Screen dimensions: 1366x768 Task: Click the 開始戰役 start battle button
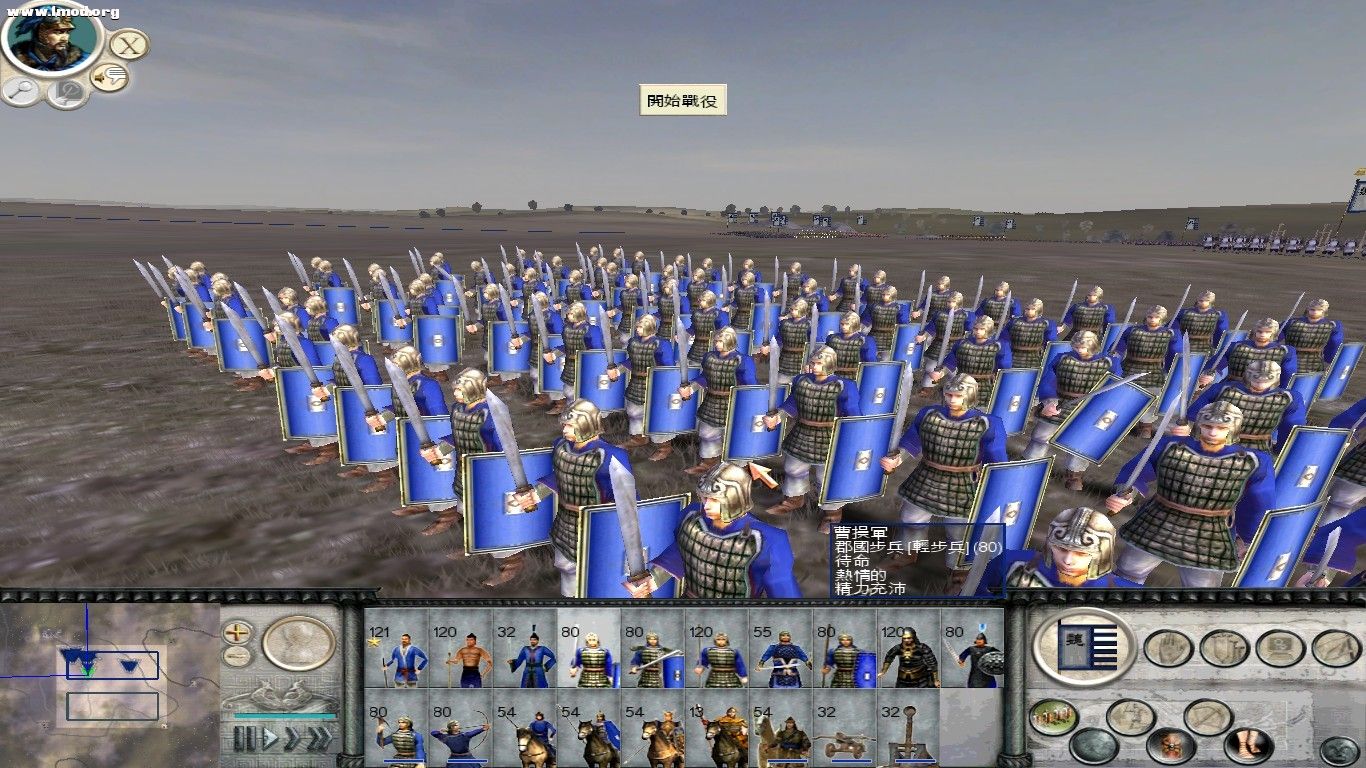pyautogui.click(x=685, y=101)
